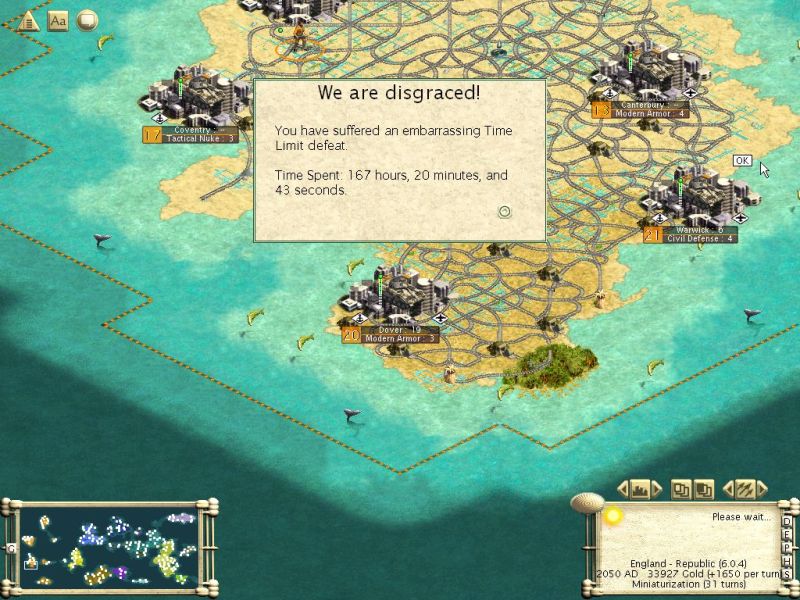The height and width of the screenshot is (600, 800).
Task: Toggle the minimap's G grid button
Action: pos(10,548)
